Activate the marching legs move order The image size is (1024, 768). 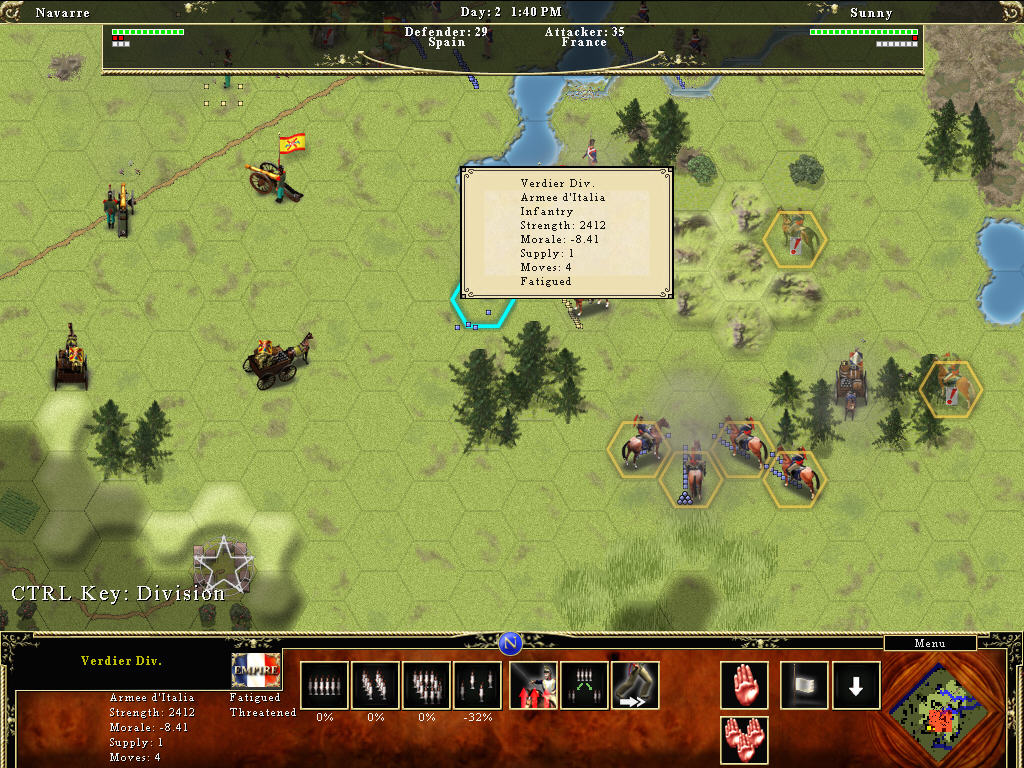click(x=635, y=685)
